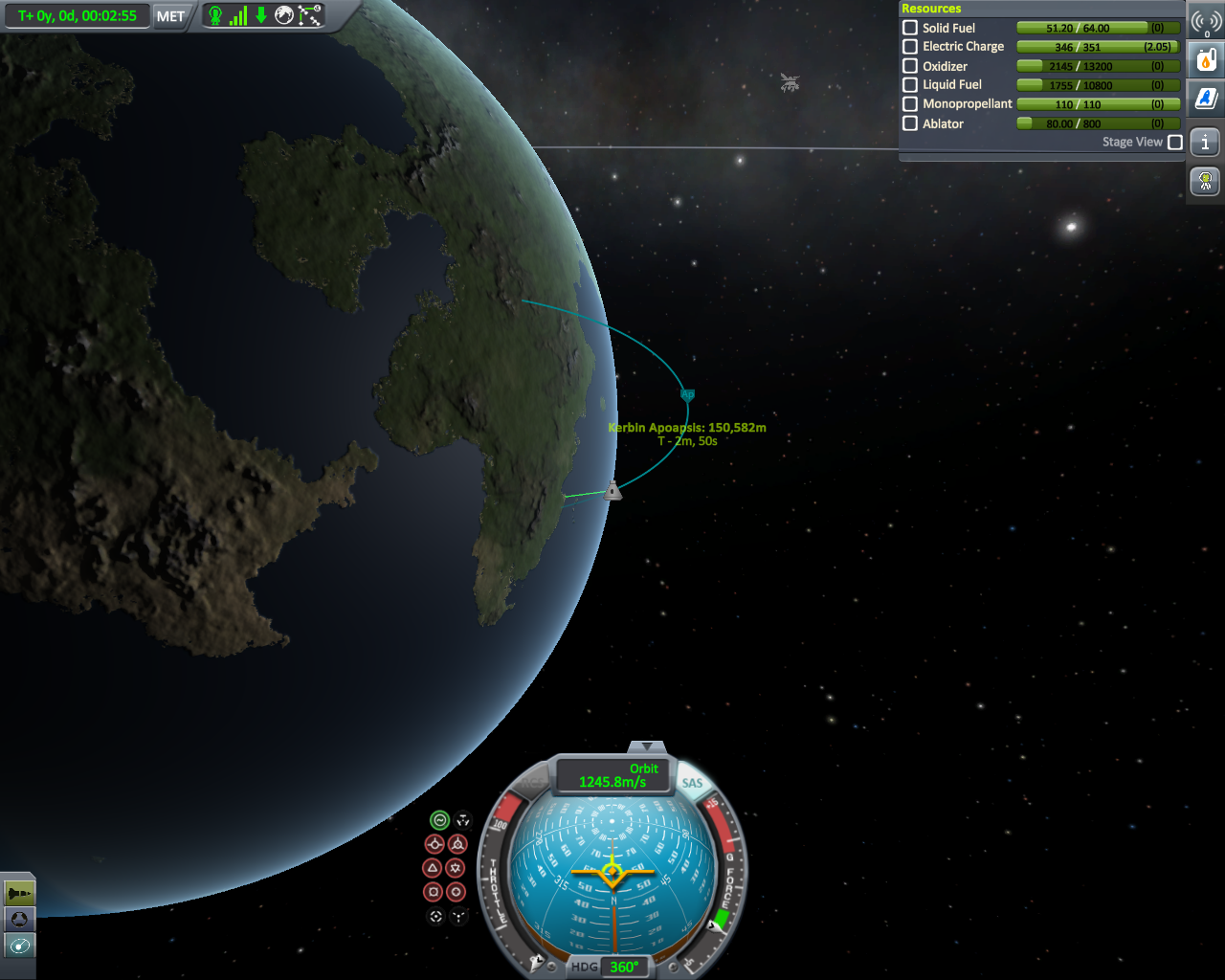The image size is (1225, 980).
Task: Toggle the Stage View checkbox
Action: (1175, 142)
